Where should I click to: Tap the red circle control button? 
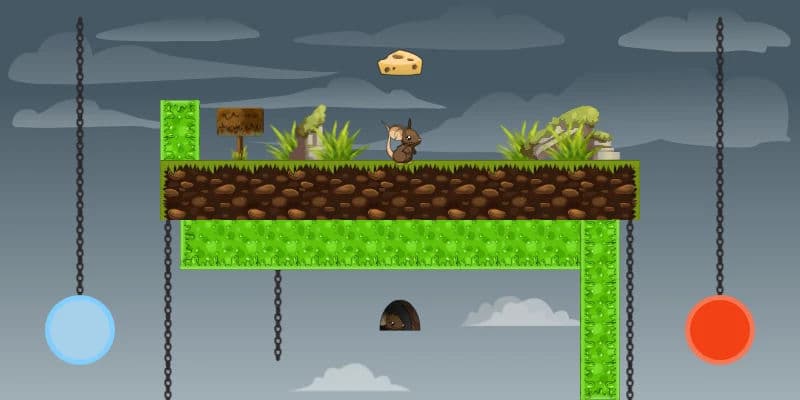click(x=720, y=330)
